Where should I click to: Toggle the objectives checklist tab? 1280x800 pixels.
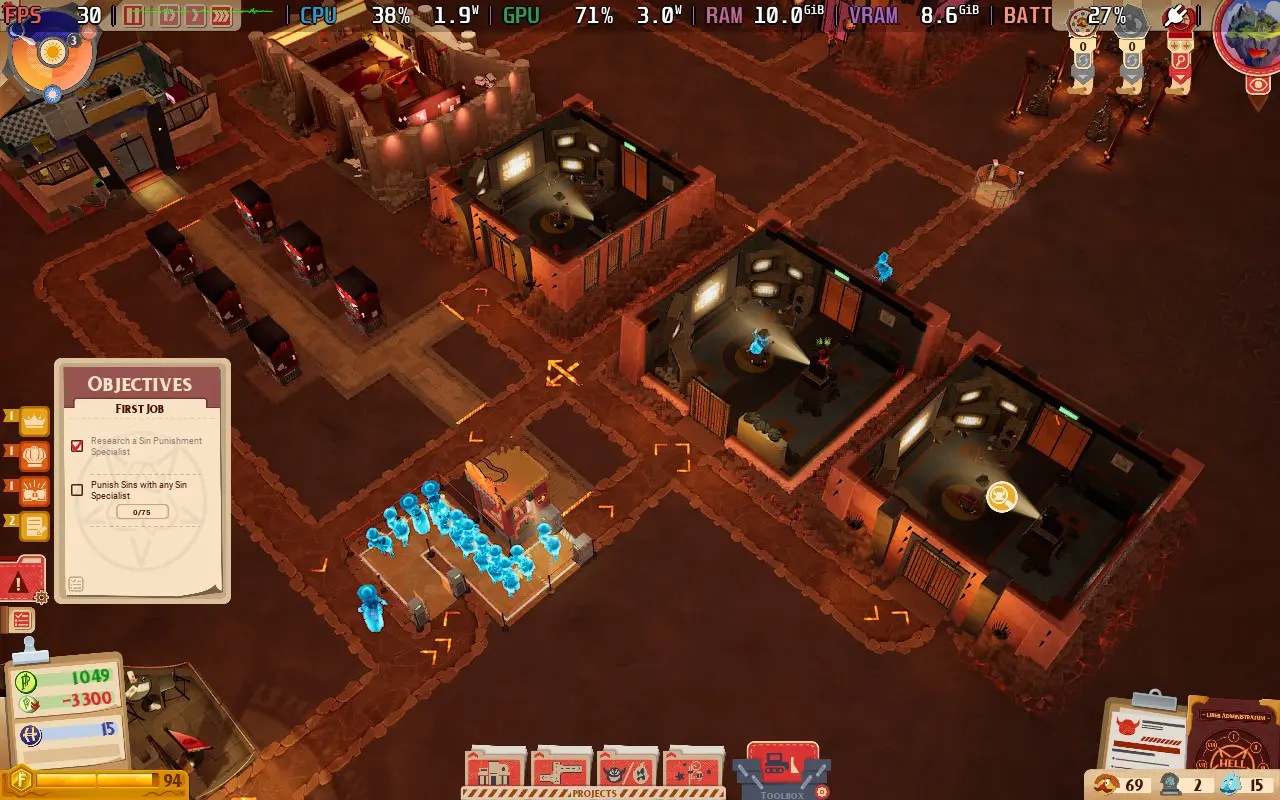pyautogui.click(x=21, y=620)
